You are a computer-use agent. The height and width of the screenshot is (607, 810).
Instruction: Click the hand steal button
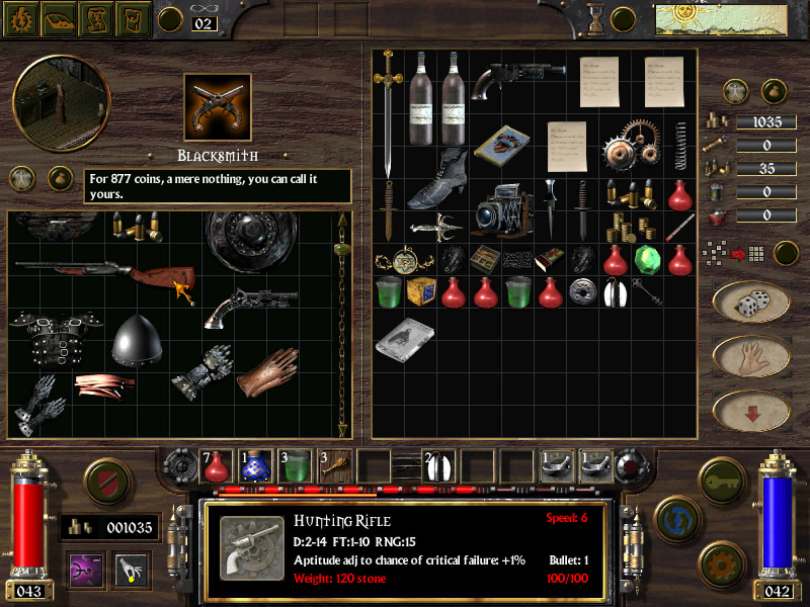(x=749, y=356)
